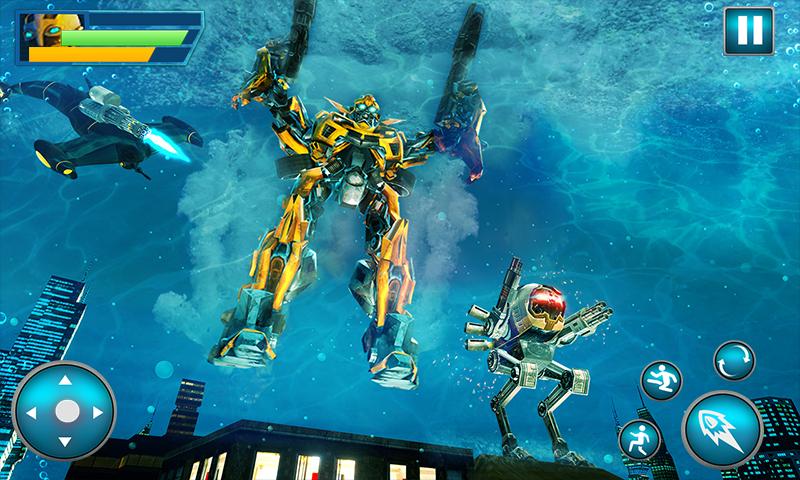The width and height of the screenshot is (800, 480).
Task: Tap the joystick's right arrow
Action: [97, 411]
